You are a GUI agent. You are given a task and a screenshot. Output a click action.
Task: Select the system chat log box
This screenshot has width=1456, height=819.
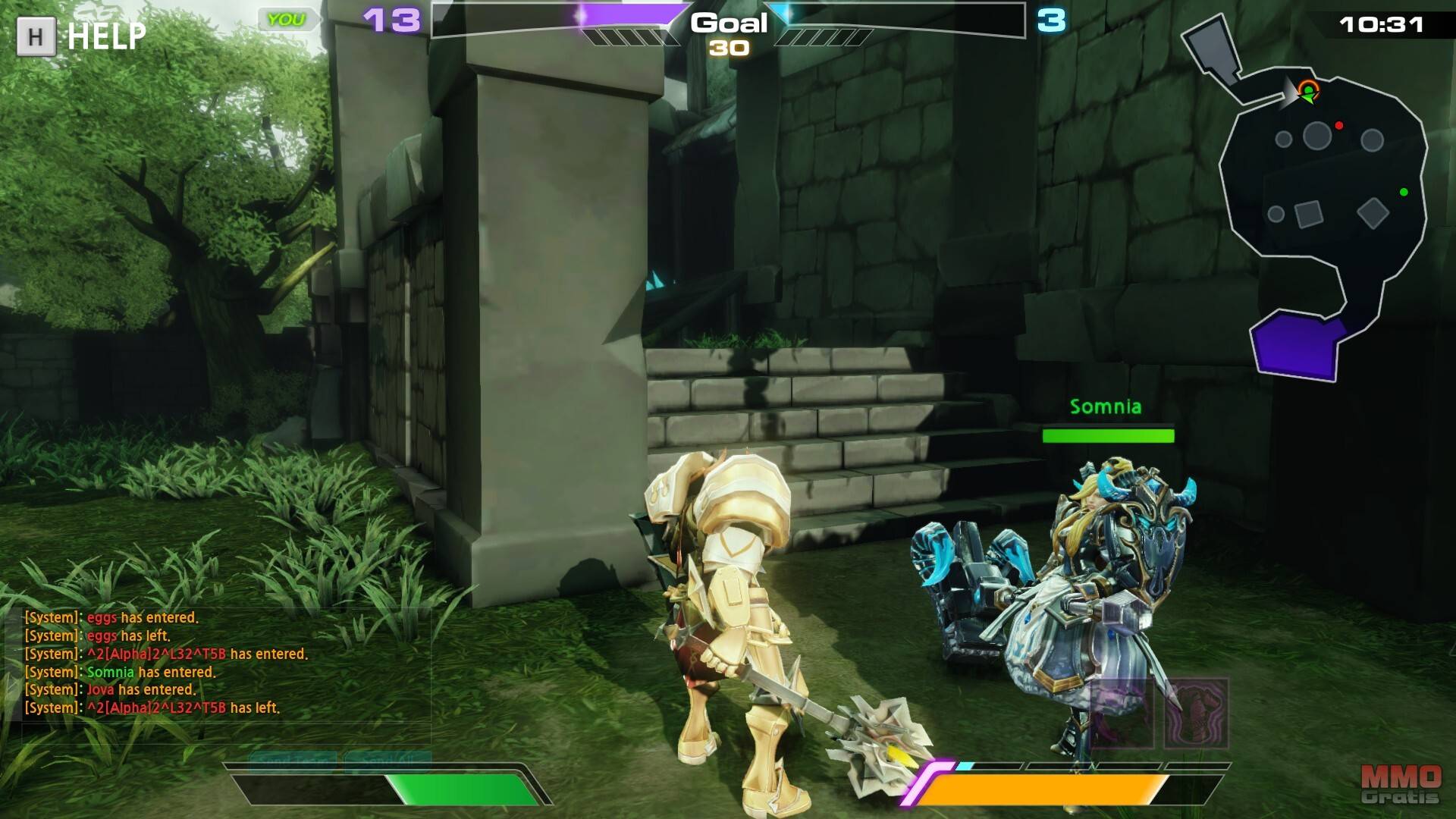(x=220, y=663)
